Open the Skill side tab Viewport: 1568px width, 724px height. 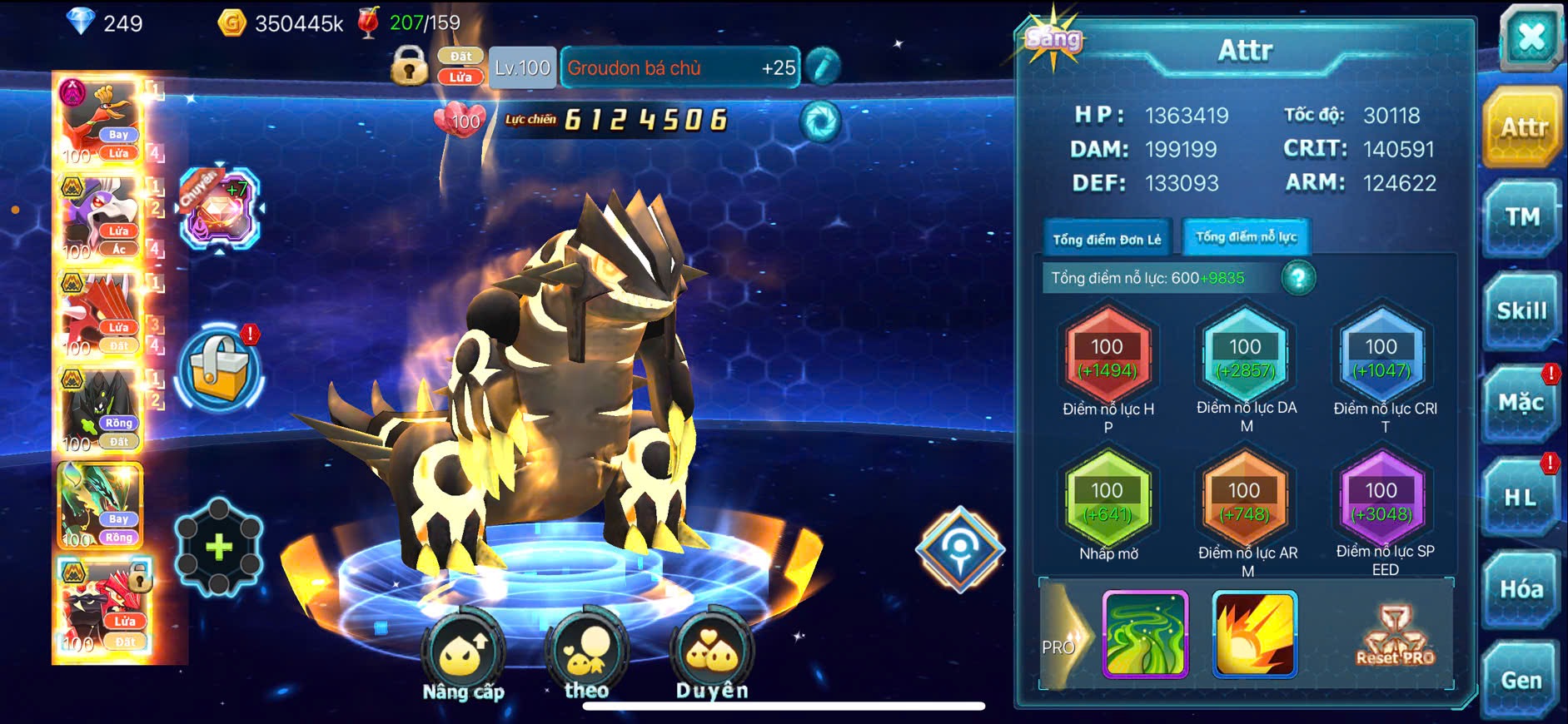1521,311
